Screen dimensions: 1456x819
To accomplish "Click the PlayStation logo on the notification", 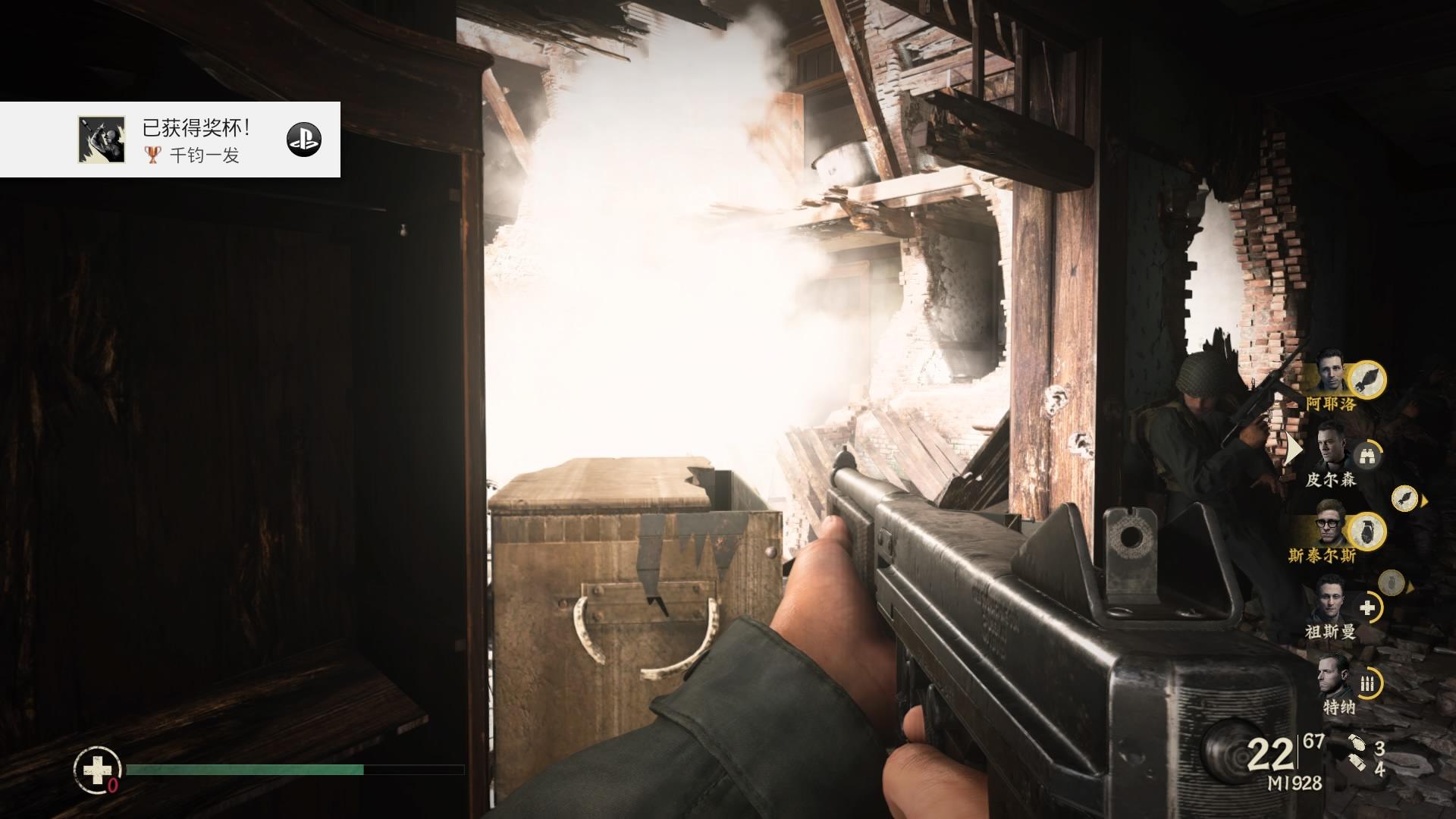I will click(x=303, y=140).
